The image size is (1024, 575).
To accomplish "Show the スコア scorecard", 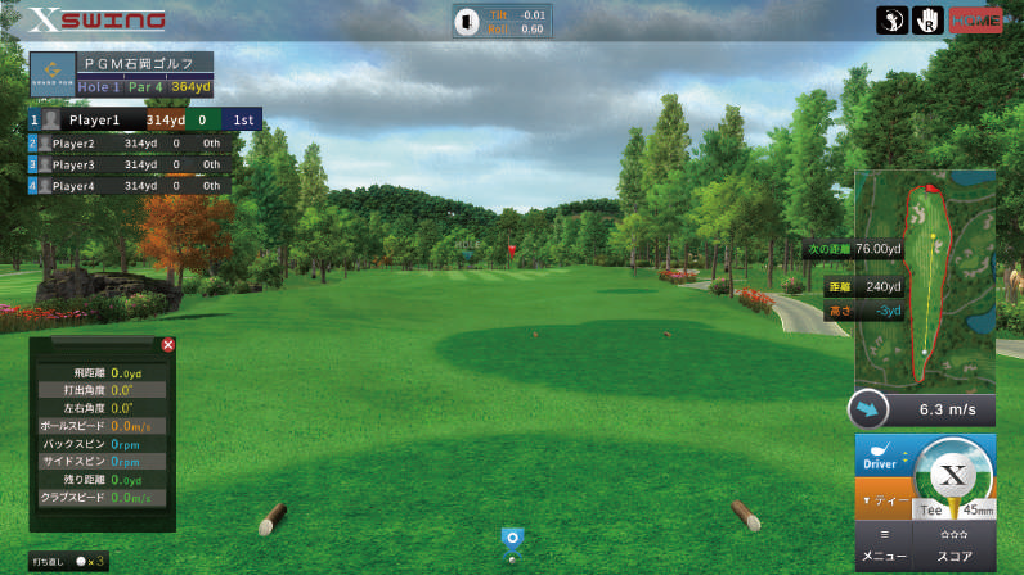I will (x=954, y=548).
